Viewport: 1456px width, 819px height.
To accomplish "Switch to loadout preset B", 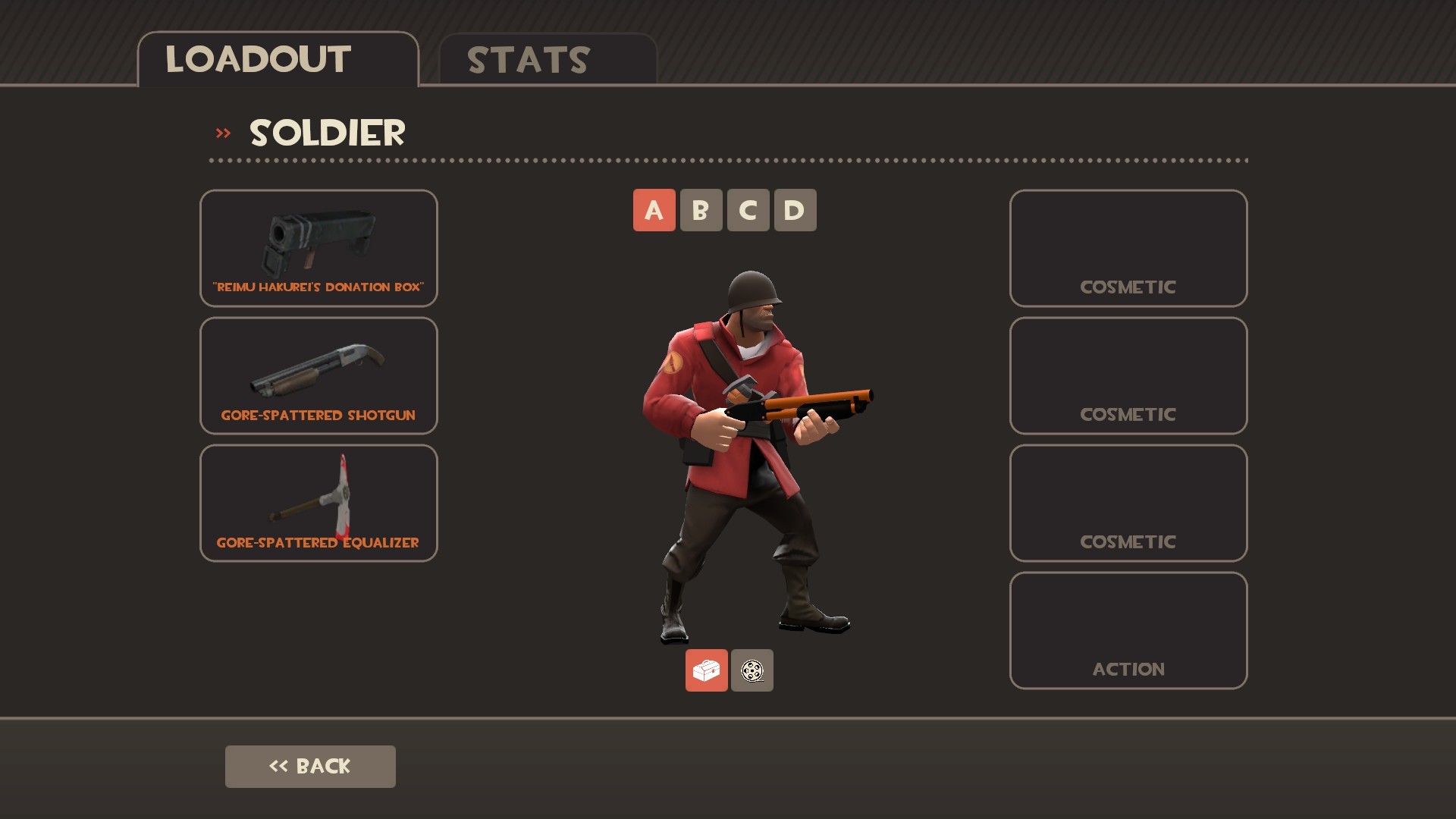I will pos(701,210).
